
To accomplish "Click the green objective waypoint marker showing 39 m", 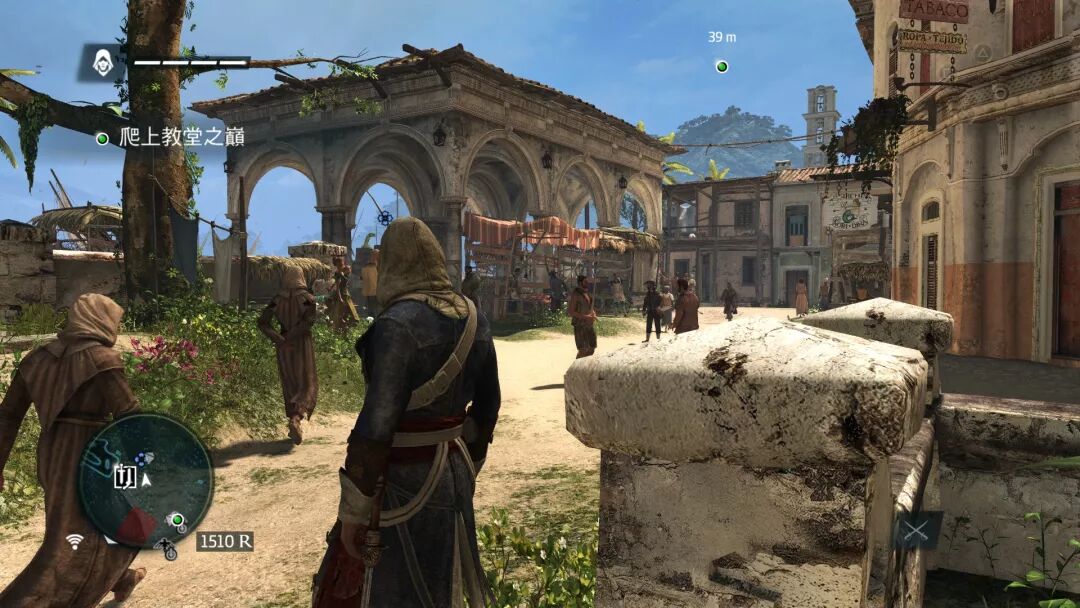I will click(722, 67).
